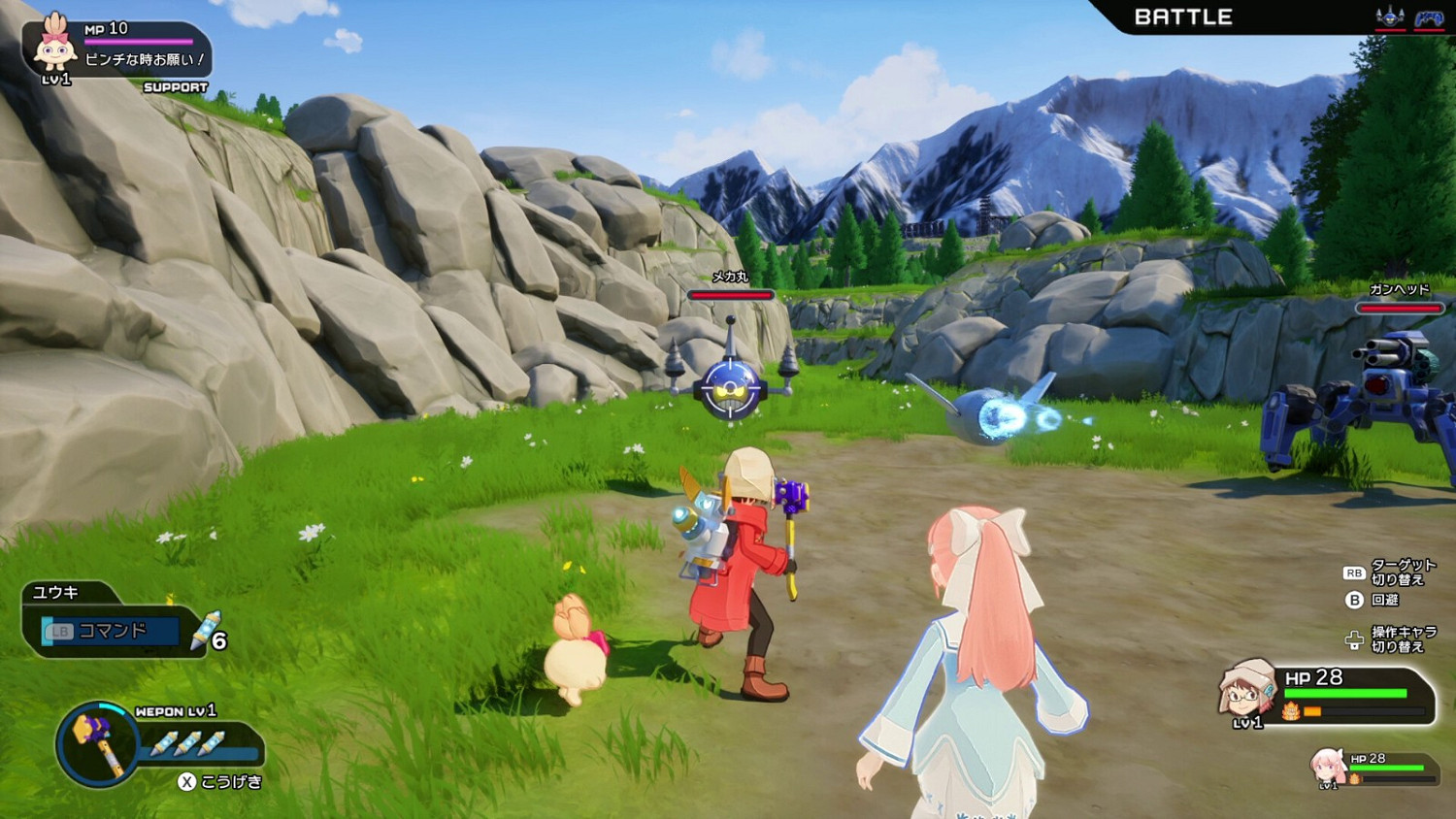Open the LB コマンド command menu

coord(110,631)
